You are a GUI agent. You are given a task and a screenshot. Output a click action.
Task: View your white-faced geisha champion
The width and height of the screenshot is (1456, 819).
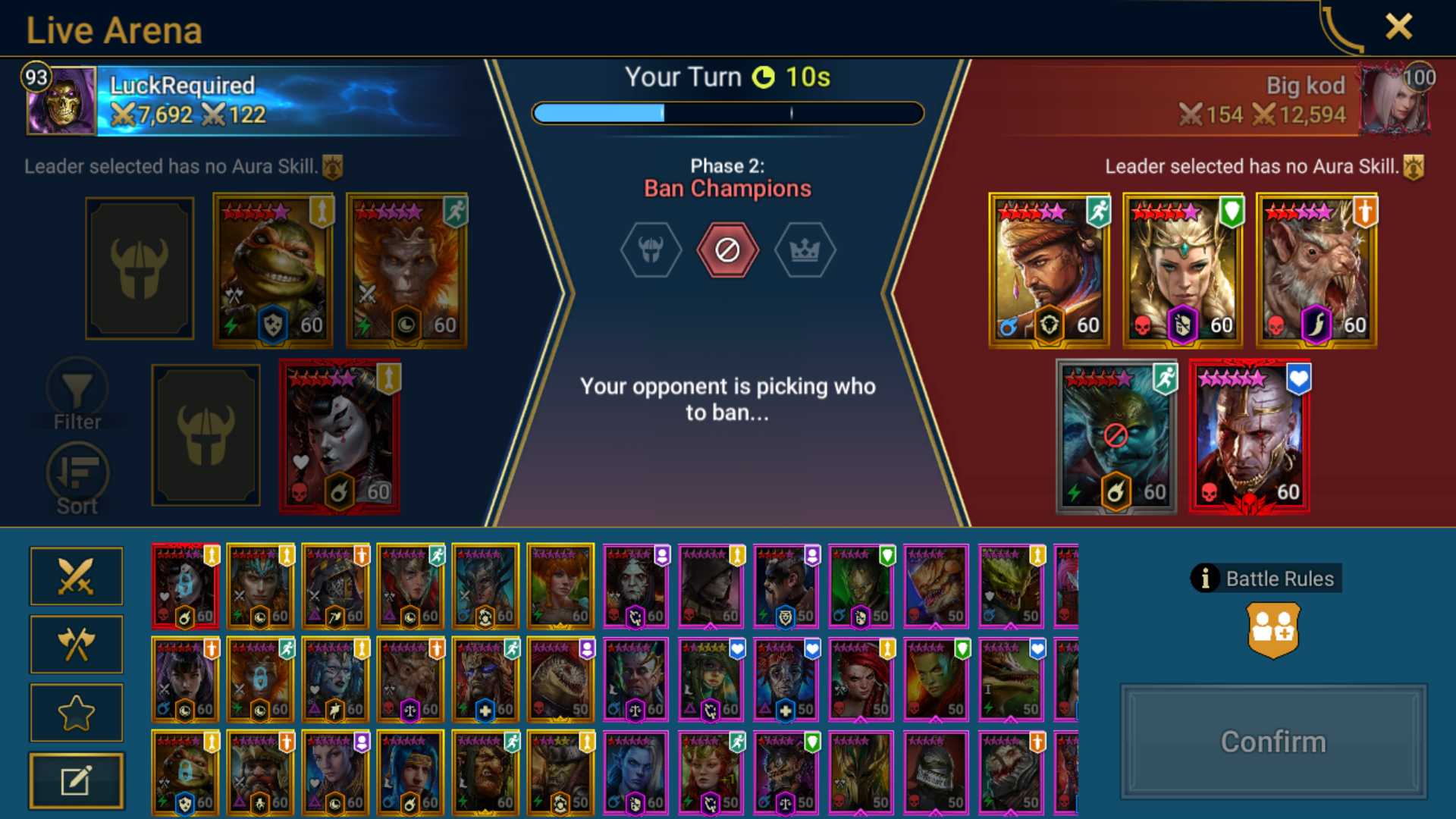click(x=340, y=437)
